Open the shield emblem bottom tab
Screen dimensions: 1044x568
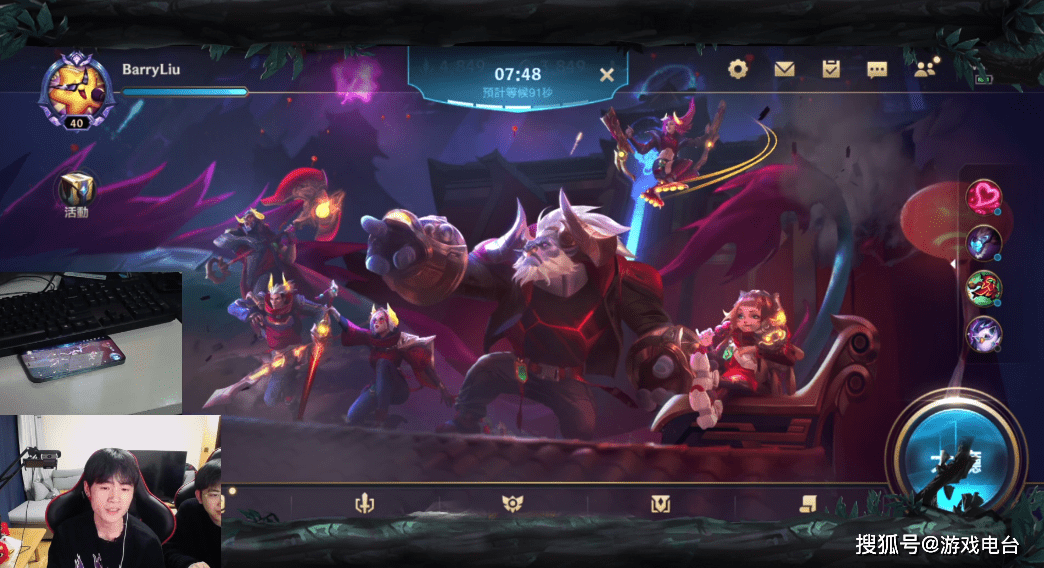[x=659, y=504]
